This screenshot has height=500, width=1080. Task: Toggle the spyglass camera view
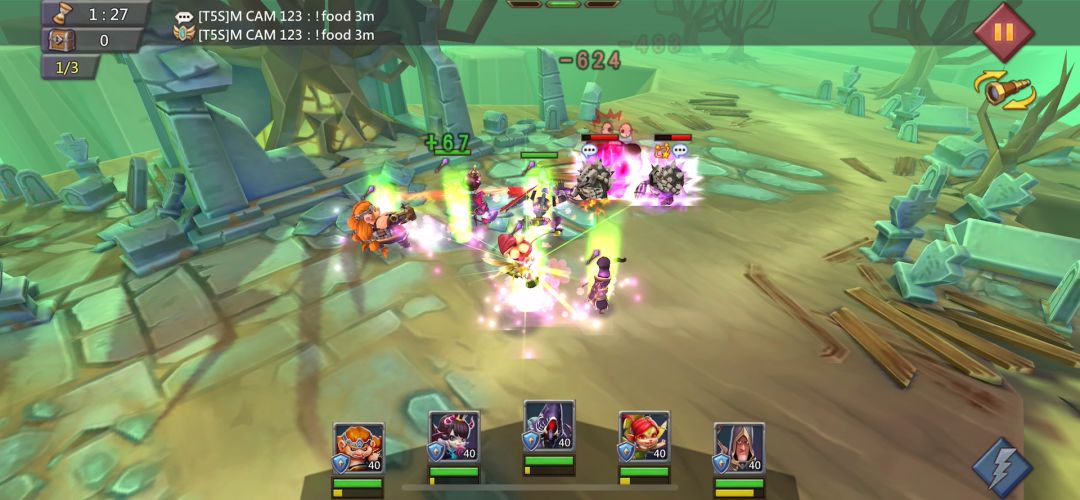coord(1005,92)
